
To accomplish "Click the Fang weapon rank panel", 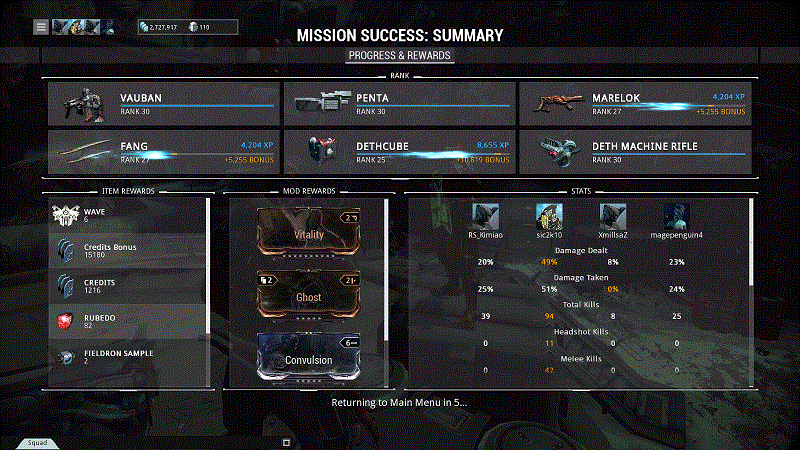I will pyautogui.click(x=163, y=151).
